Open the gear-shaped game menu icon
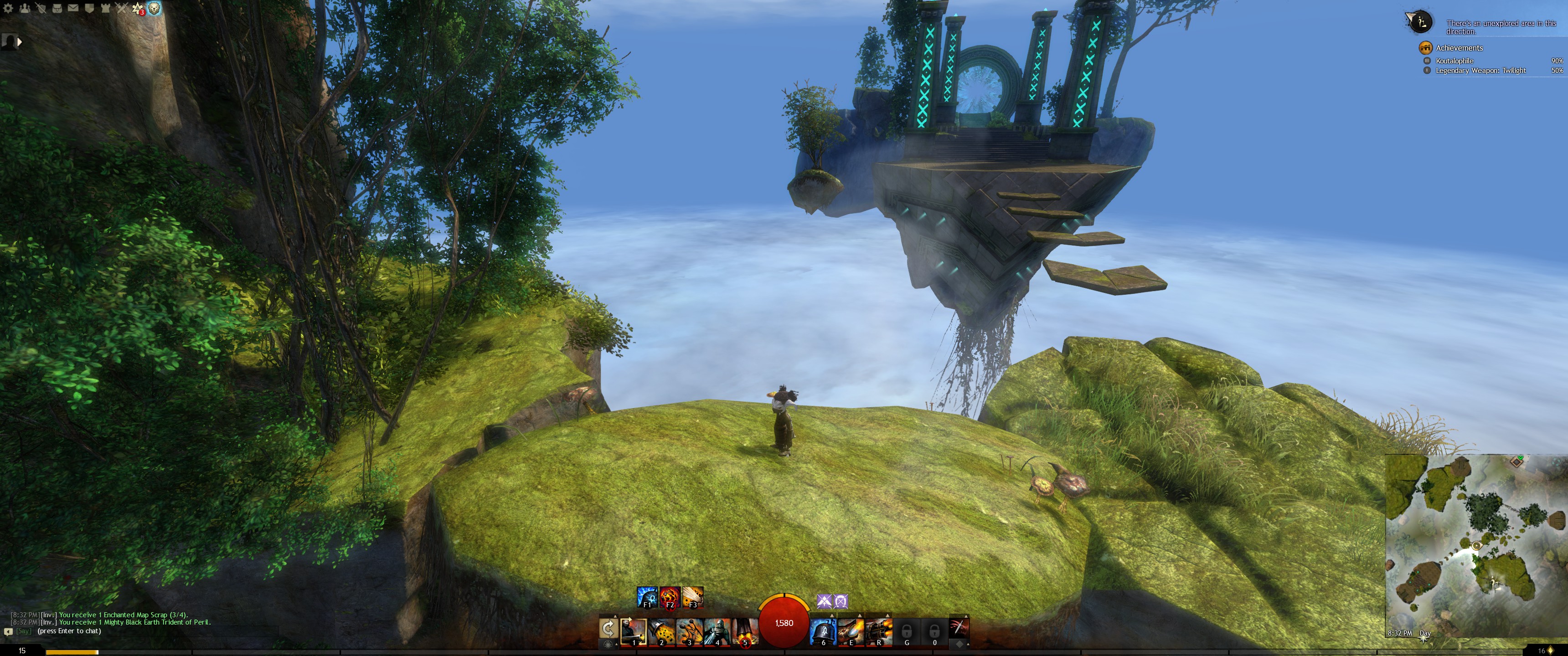Screen dimensions: 1568x656 [x=8, y=8]
